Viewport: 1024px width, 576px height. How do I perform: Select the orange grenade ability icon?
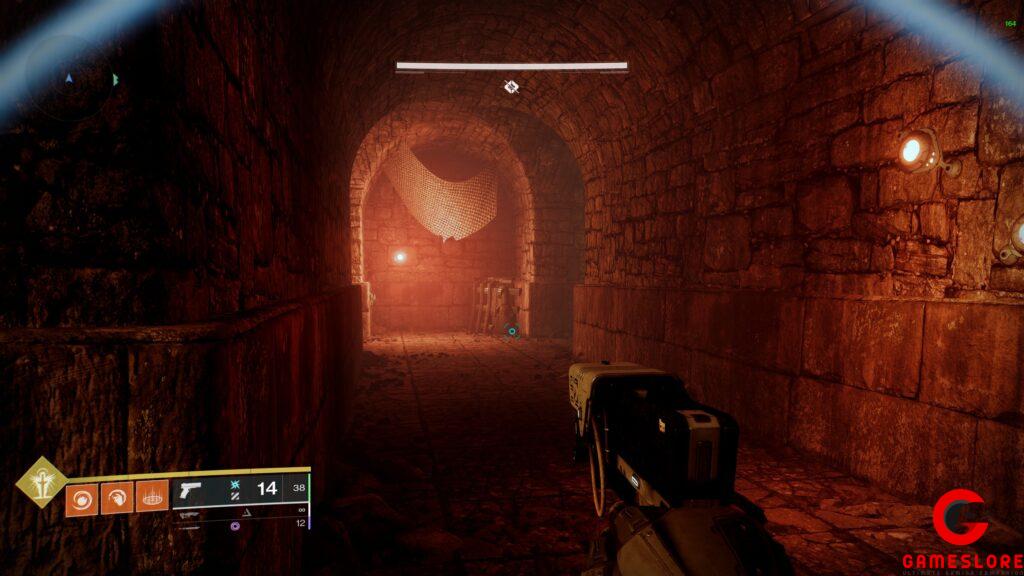click(x=82, y=498)
